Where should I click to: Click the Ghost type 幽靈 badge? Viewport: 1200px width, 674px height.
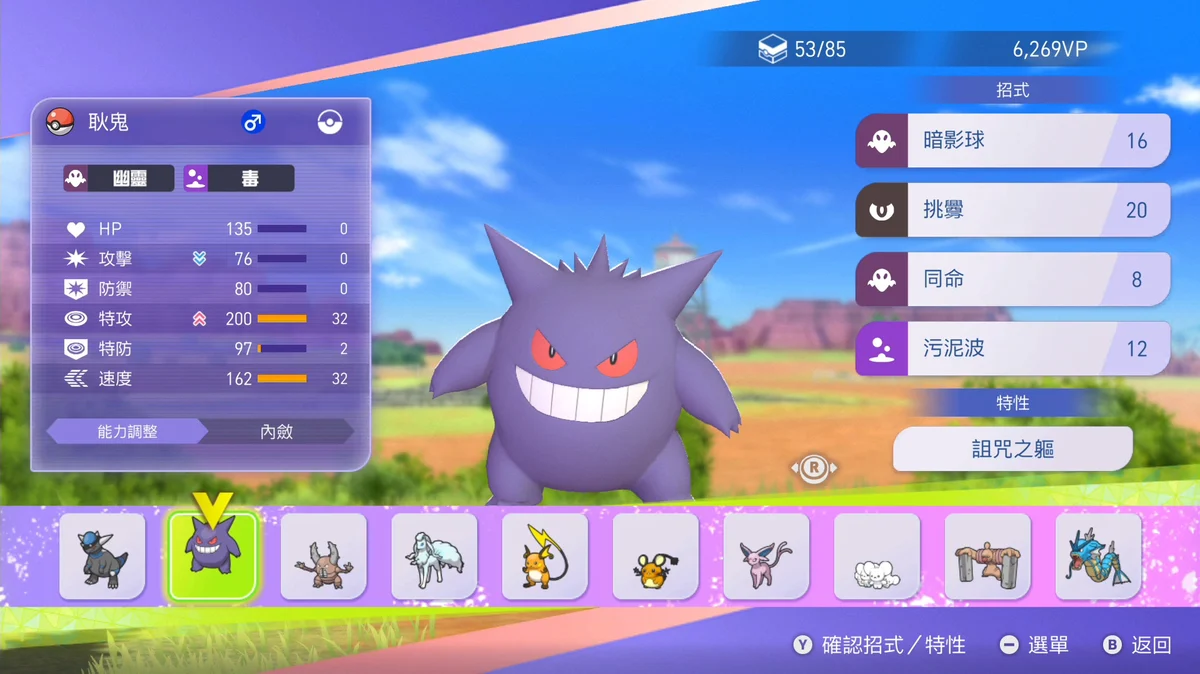coord(119,179)
